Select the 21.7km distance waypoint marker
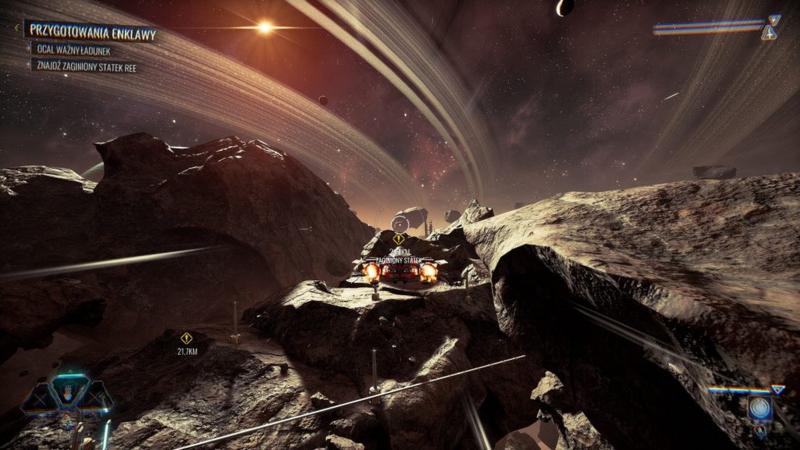The width and height of the screenshot is (800, 450). (x=186, y=339)
